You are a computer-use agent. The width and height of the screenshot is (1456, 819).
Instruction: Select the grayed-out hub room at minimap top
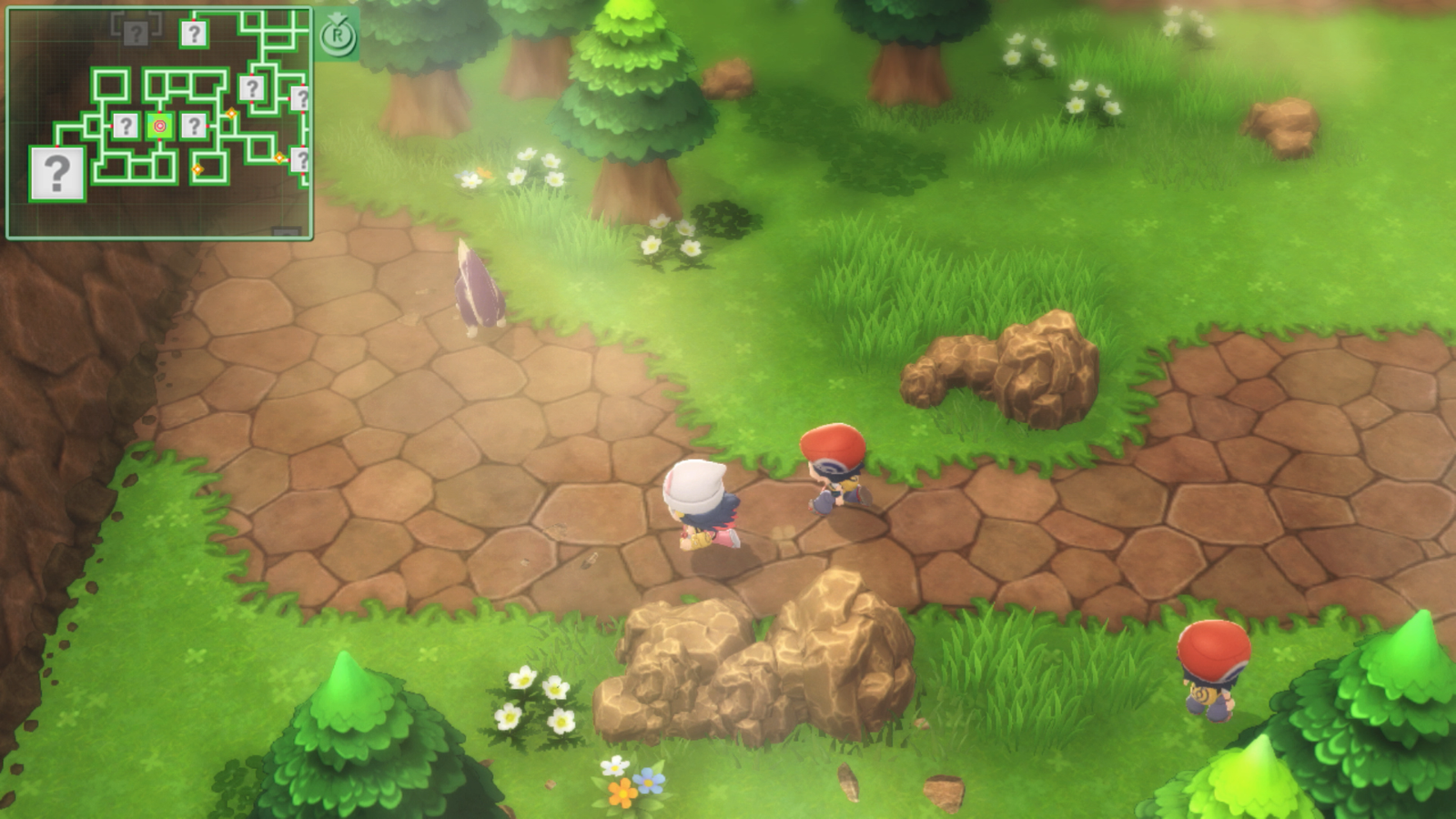[x=136, y=34]
